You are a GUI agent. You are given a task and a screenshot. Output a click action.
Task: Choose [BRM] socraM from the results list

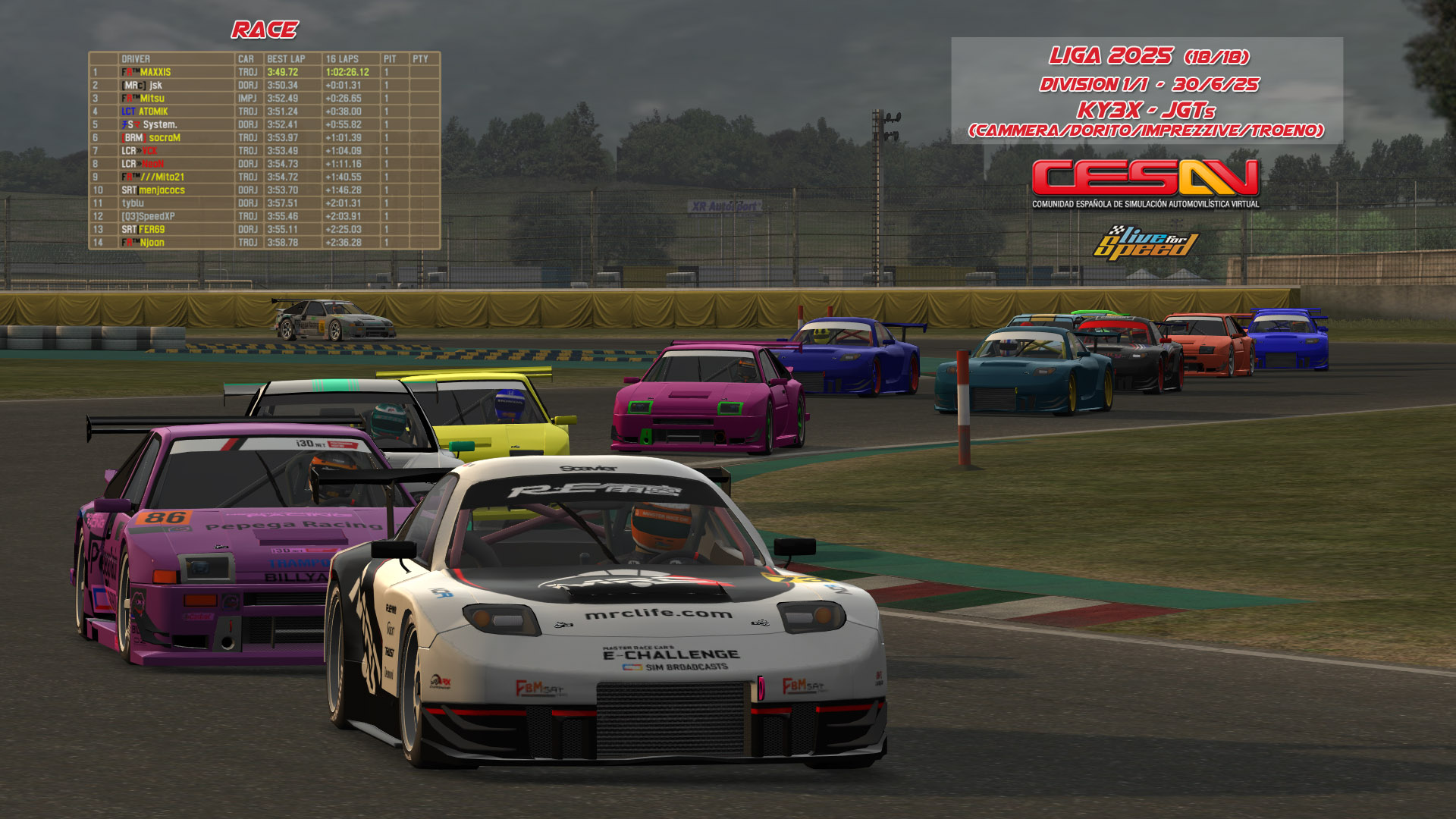click(152, 138)
